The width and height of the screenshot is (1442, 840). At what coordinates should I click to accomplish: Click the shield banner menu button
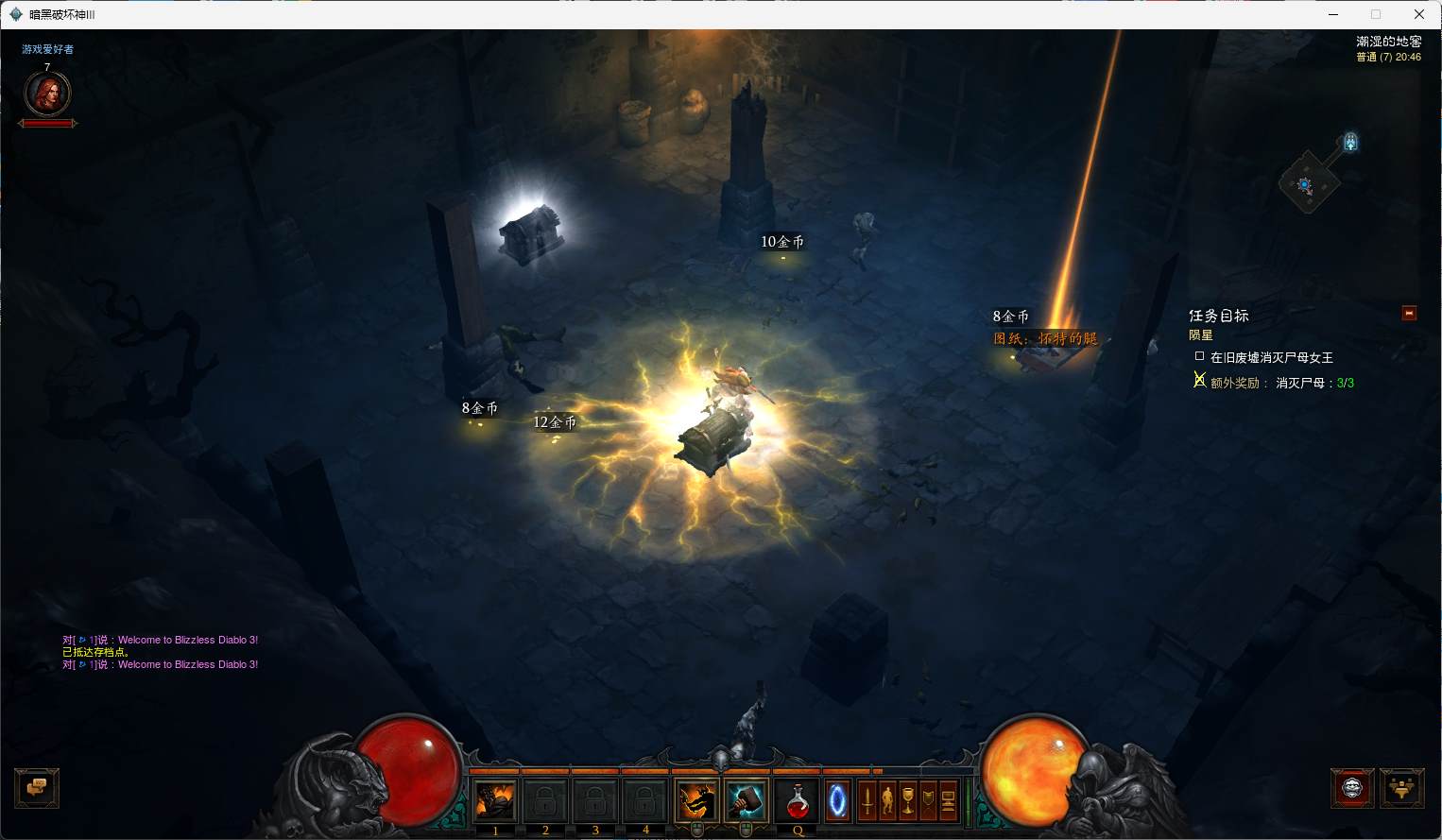[x=928, y=801]
